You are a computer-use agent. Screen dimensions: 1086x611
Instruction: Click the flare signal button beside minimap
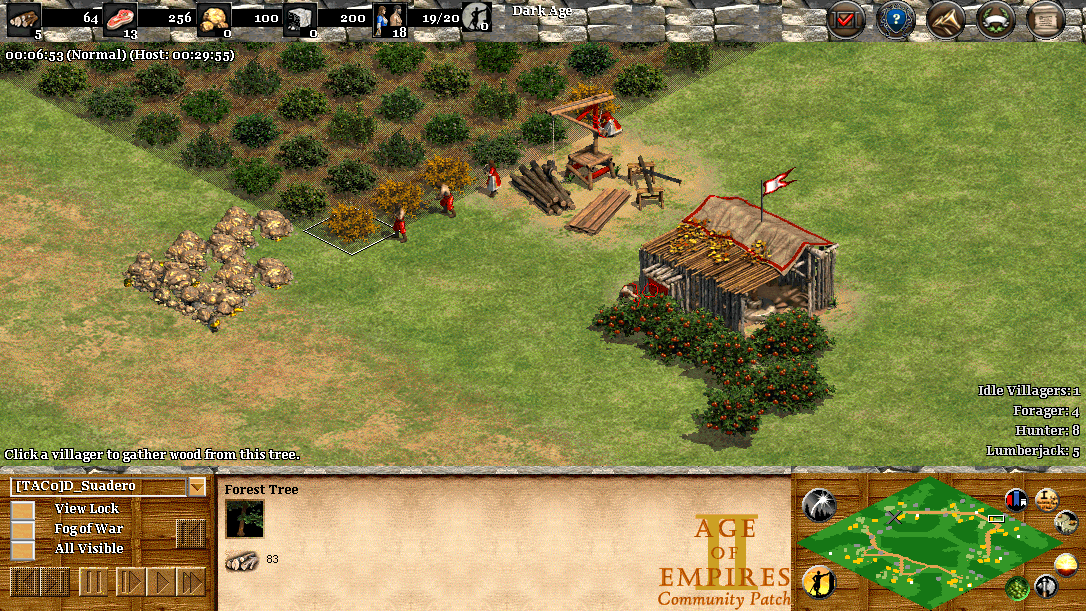(819, 504)
